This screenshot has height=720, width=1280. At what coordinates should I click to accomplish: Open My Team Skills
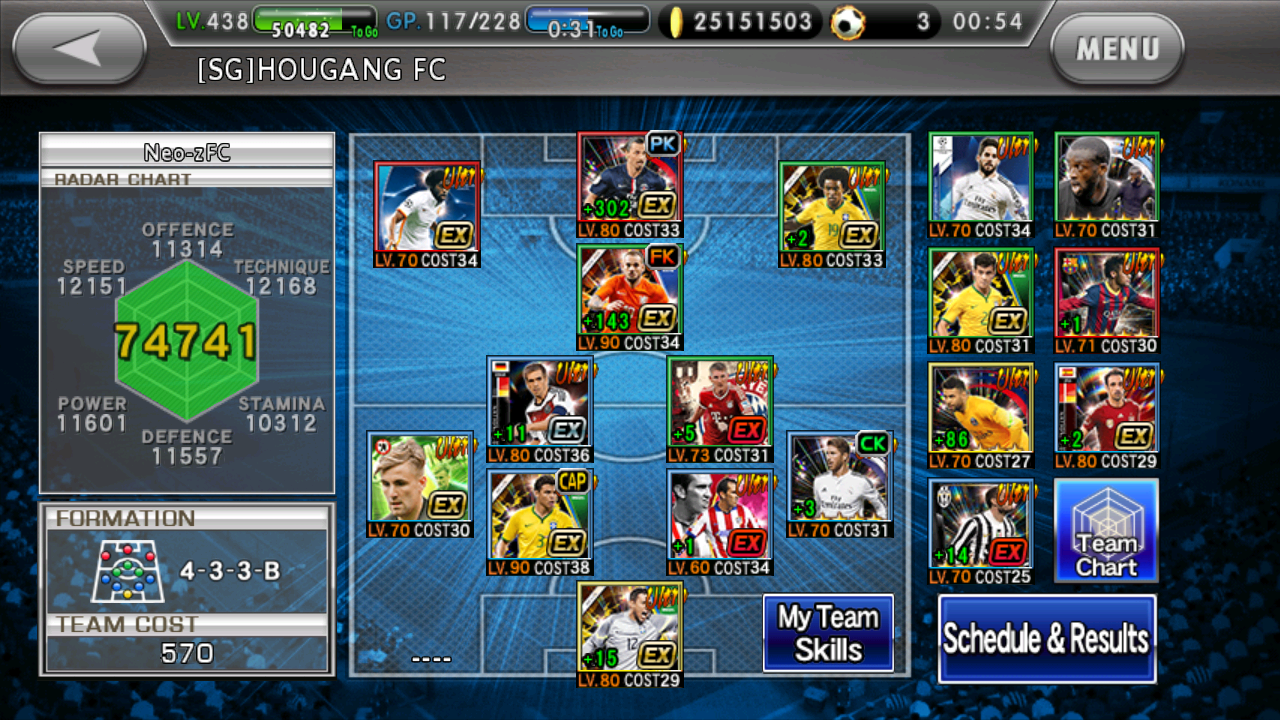(829, 633)
